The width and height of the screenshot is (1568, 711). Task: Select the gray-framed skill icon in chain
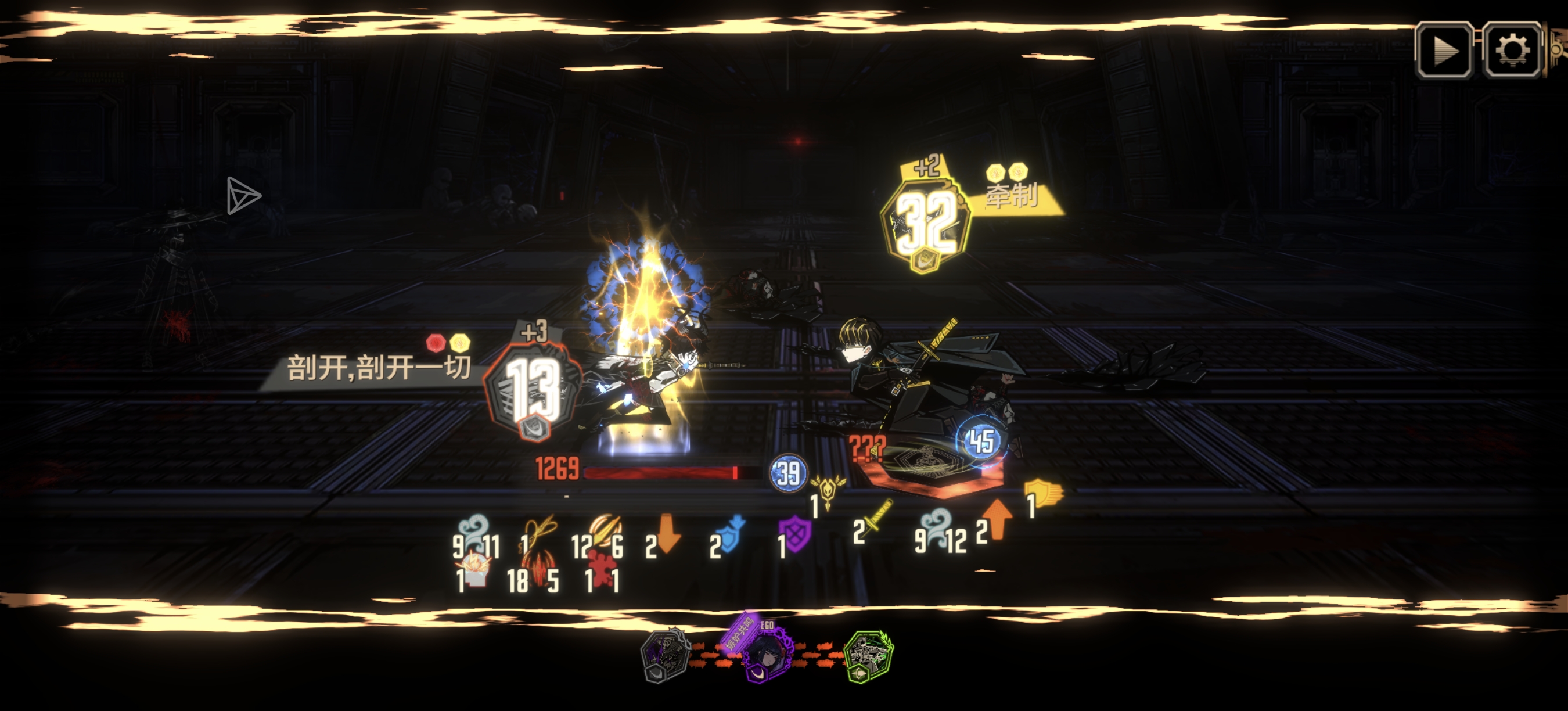tap(664, 655)
